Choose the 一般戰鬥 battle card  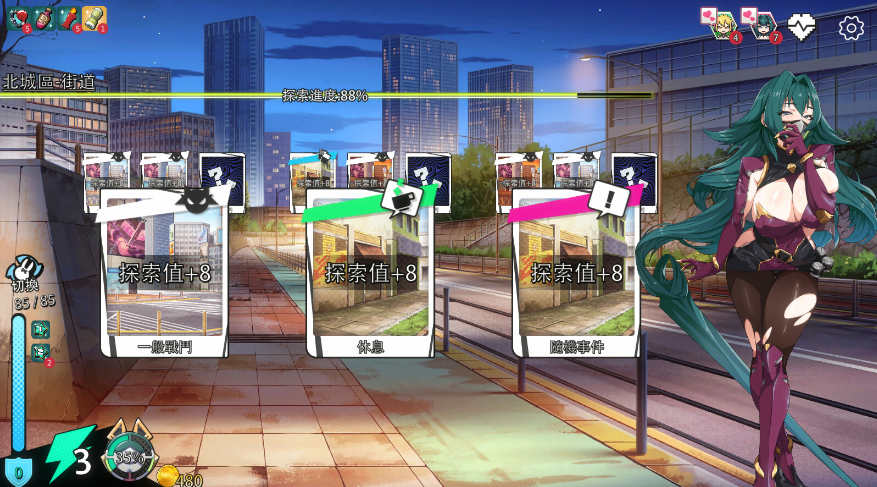(x=165, y=272)
